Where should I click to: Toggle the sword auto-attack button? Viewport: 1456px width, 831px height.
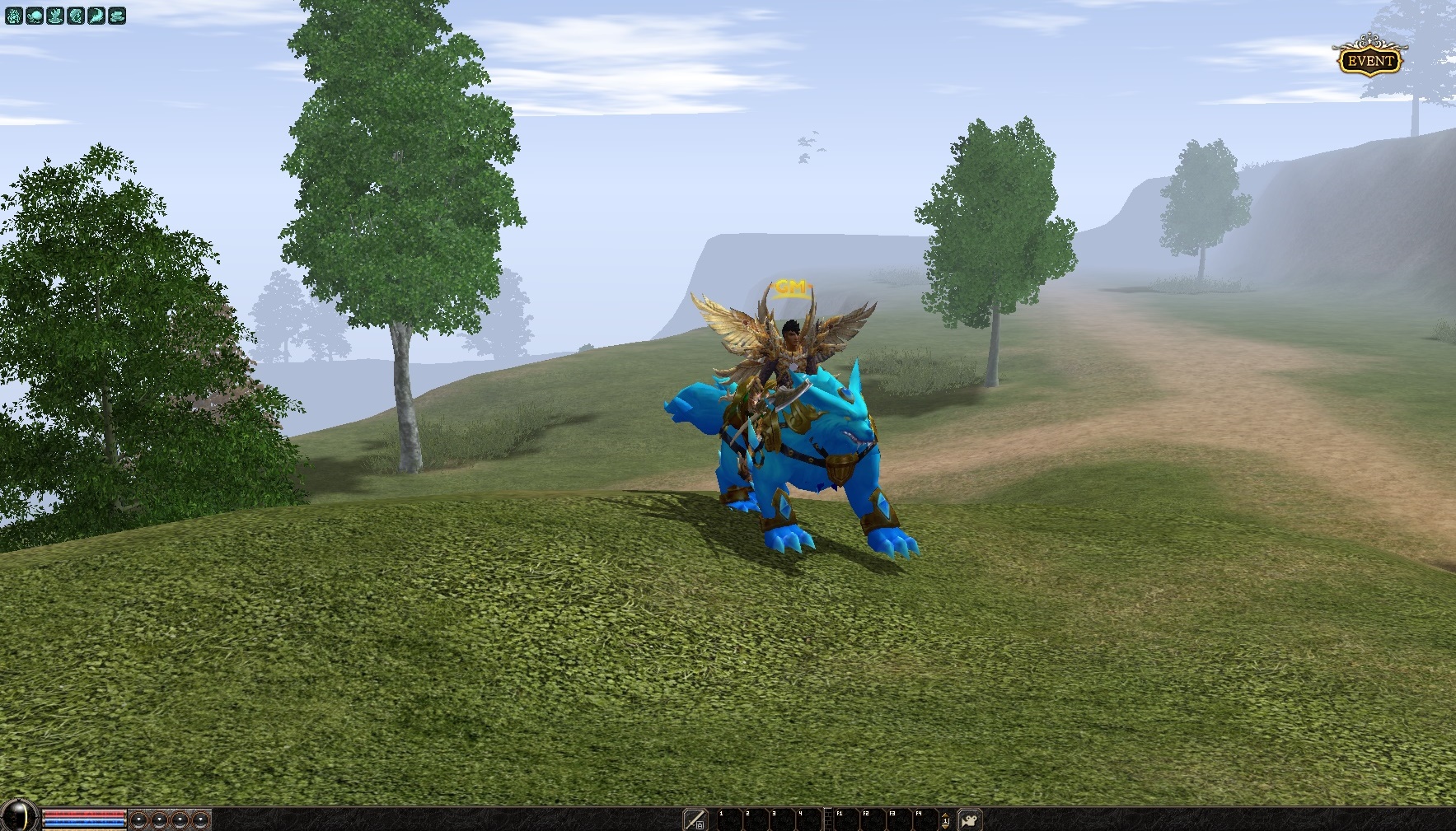[x=695, y=819]
